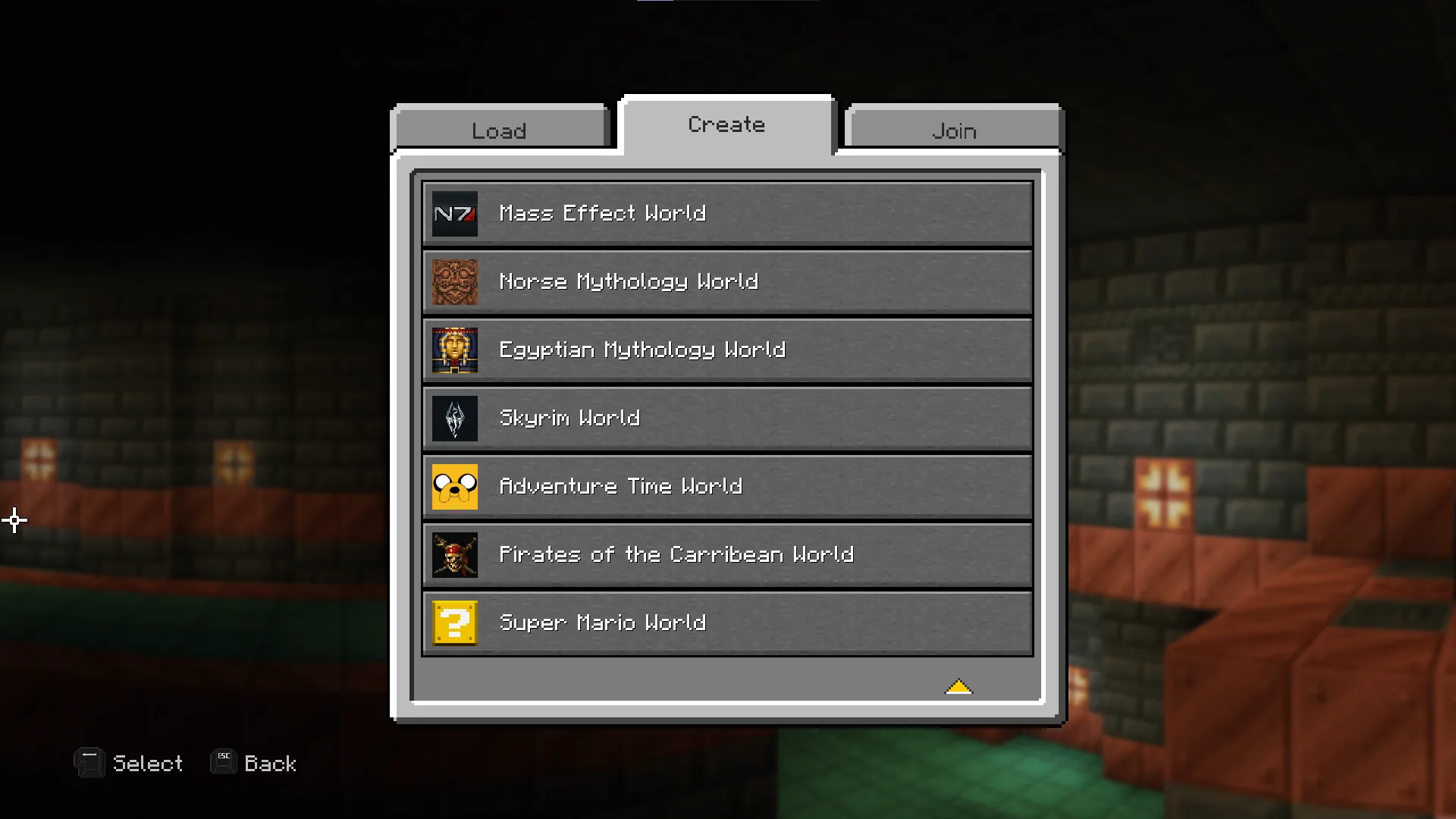Switch to the Join tab
This screenshot has height=819, width=1456.
[952, 130]
